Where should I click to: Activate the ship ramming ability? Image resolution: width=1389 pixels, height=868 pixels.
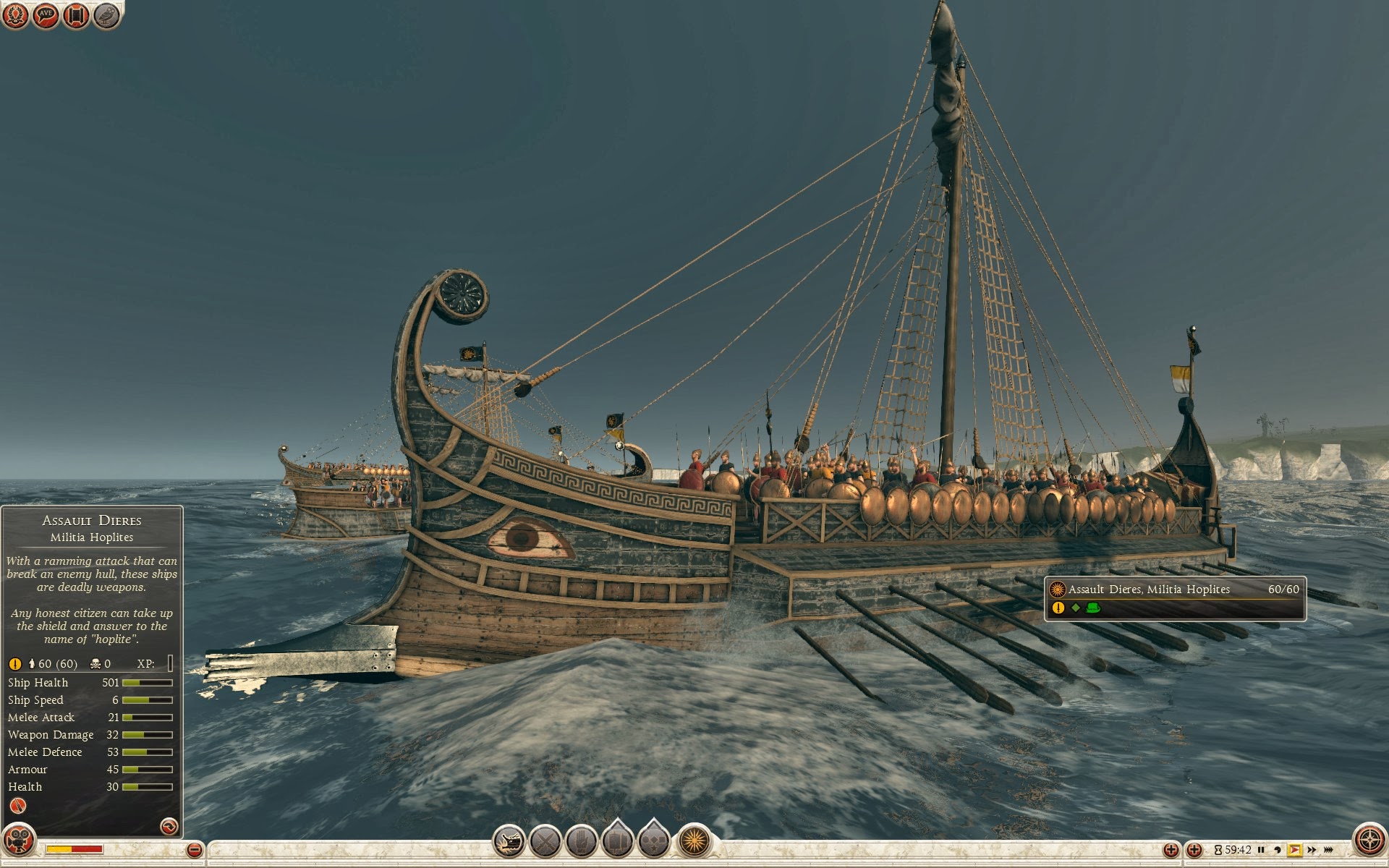[x=509, y=841]
